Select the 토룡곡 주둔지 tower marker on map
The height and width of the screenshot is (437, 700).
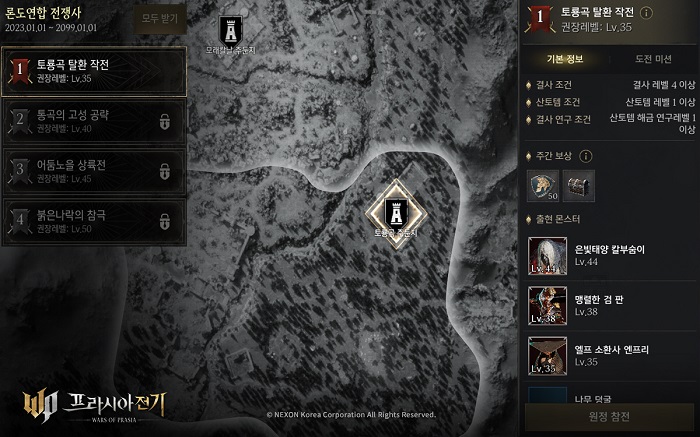coord(397,212)
